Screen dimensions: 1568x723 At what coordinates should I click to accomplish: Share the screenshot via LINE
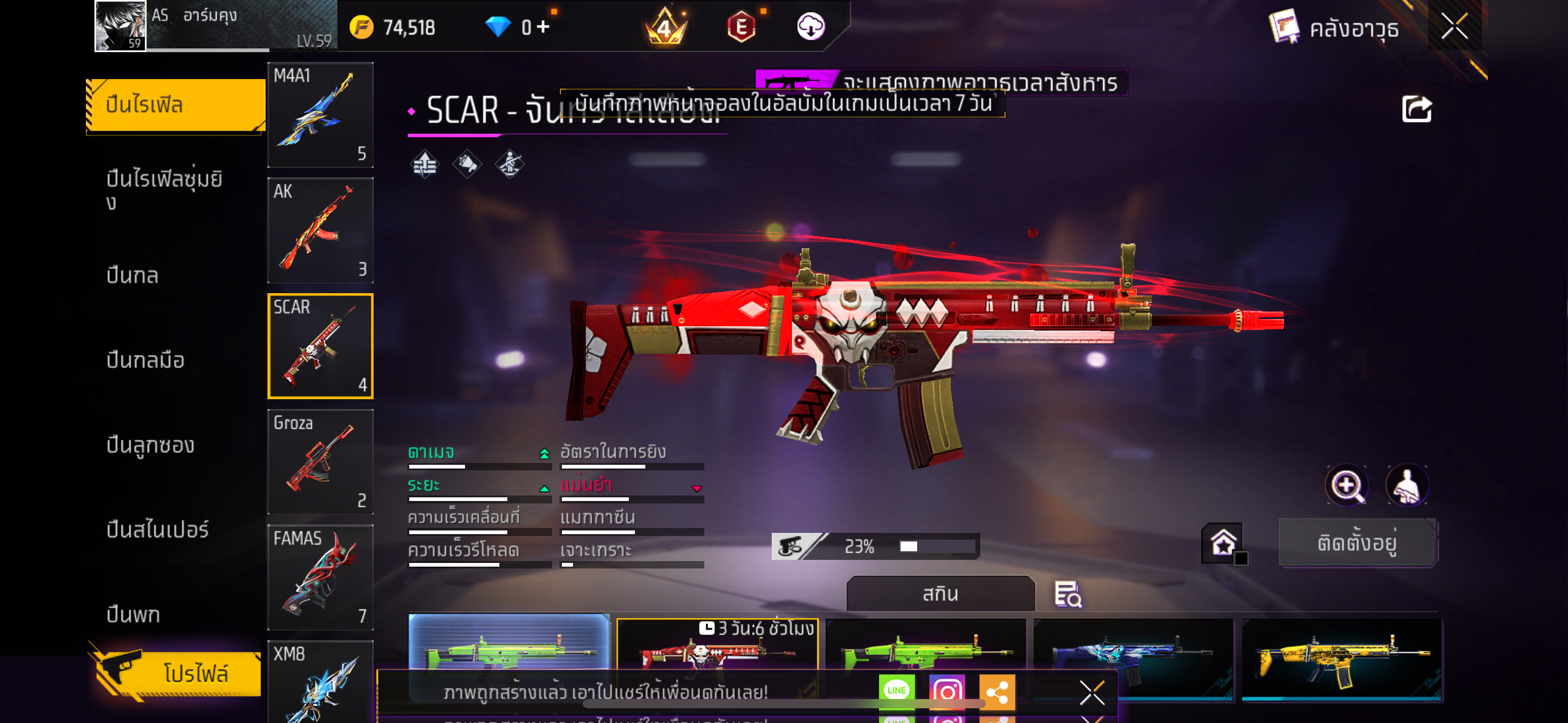(x=896, y=690)
